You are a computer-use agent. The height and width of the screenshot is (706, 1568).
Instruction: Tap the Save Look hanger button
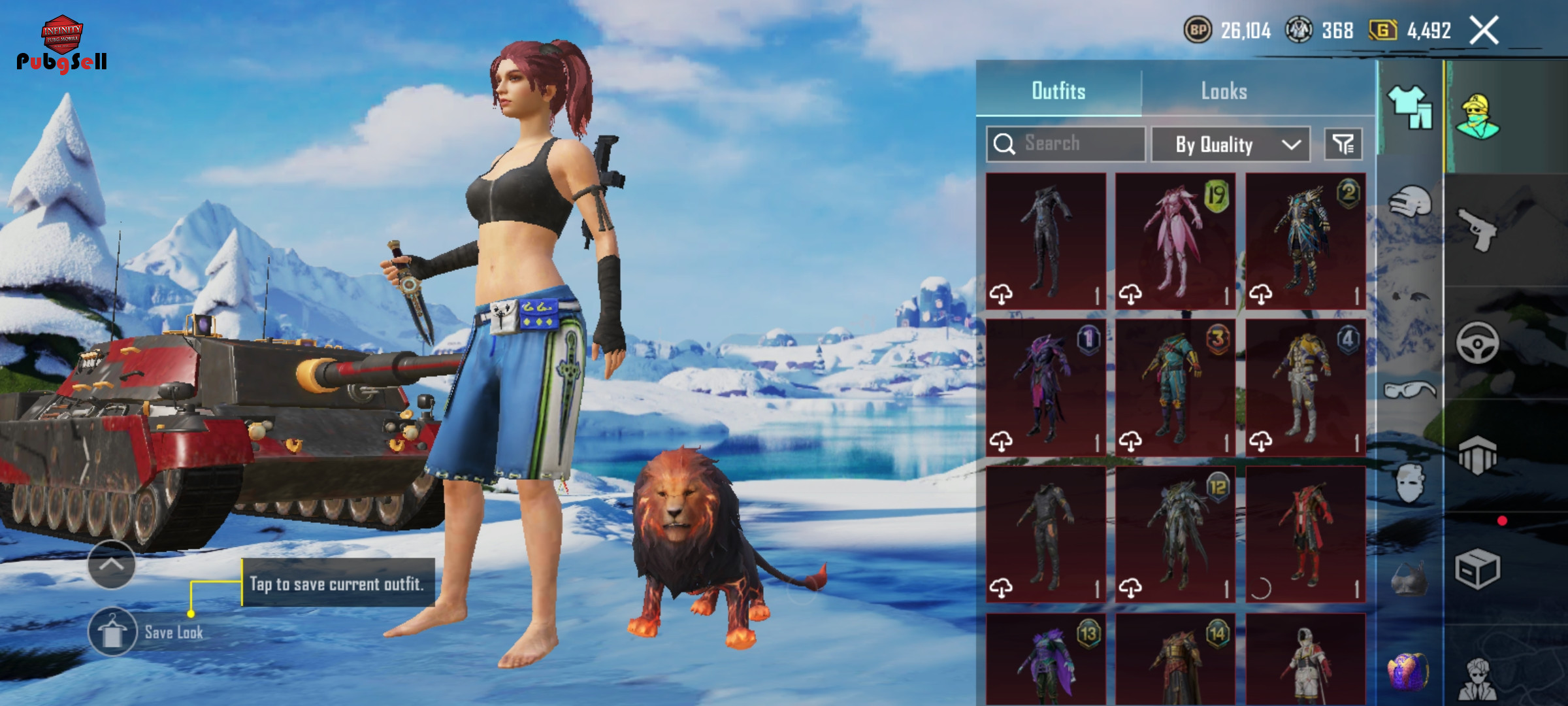coord(112,632)
